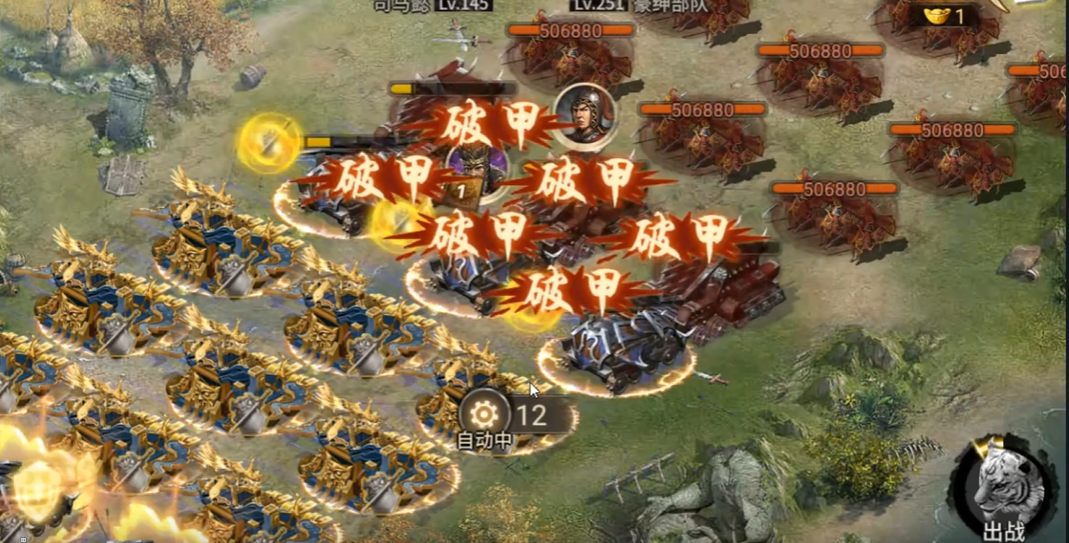
Task: Toggle the 自动中 auto-battle gear button
Action: [x=483, y=415]
